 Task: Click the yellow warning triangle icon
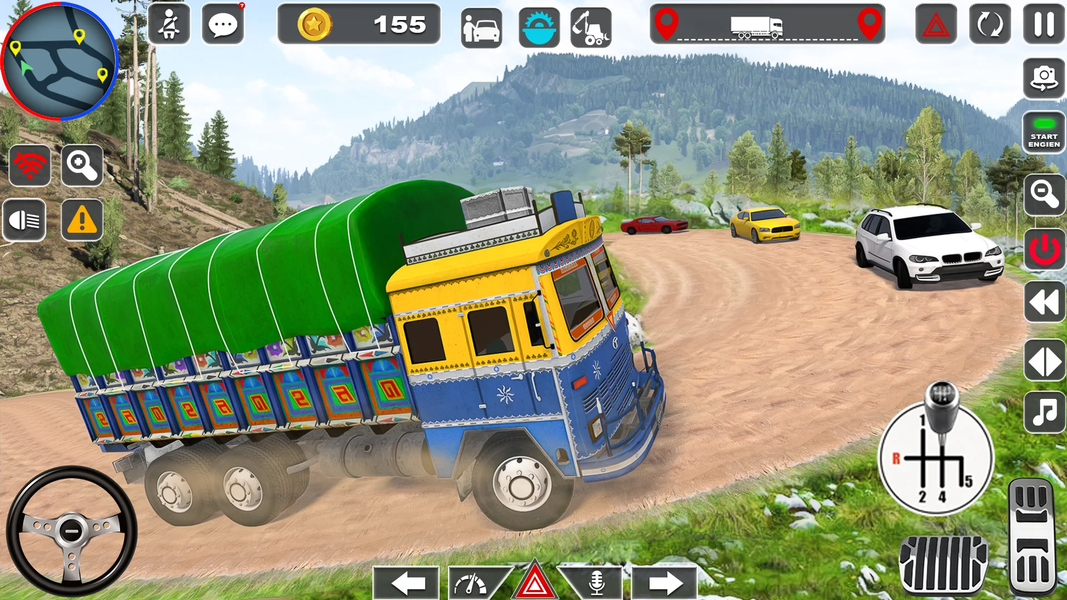(x=82, y=220)
